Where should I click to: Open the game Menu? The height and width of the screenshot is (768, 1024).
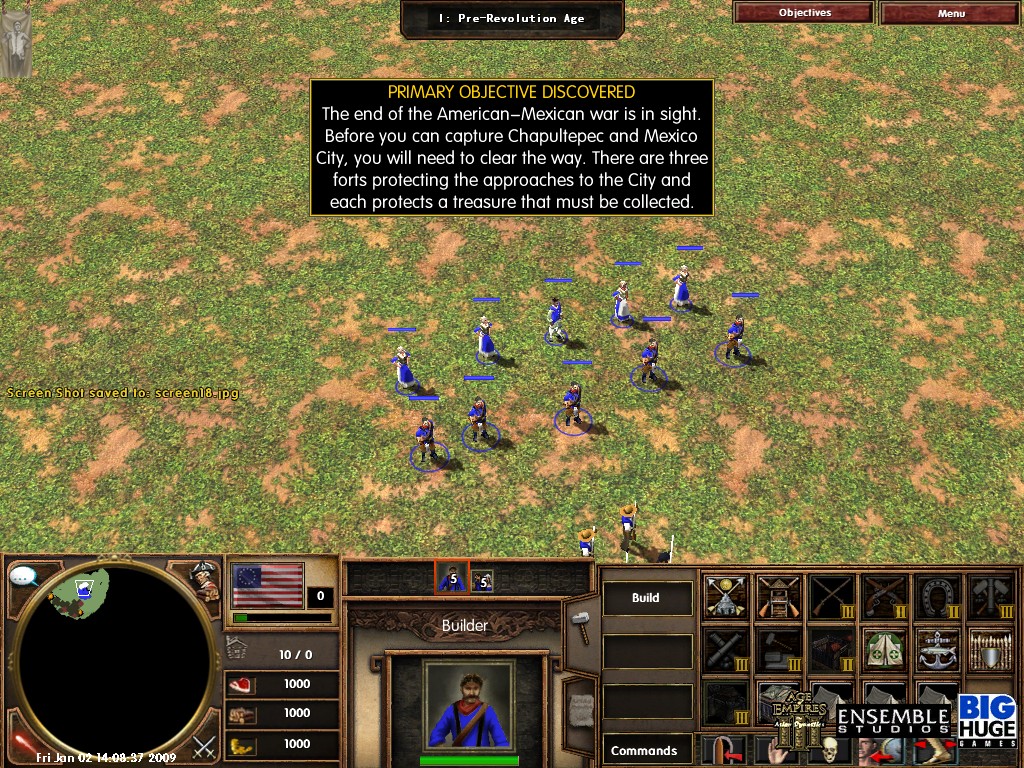tap(951, 14)
